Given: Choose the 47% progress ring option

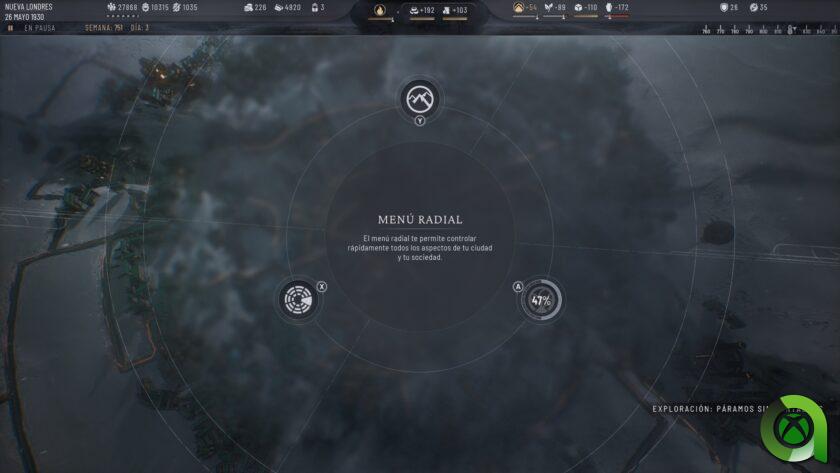Looking at the screenshot, I should [x=541, y=300].
